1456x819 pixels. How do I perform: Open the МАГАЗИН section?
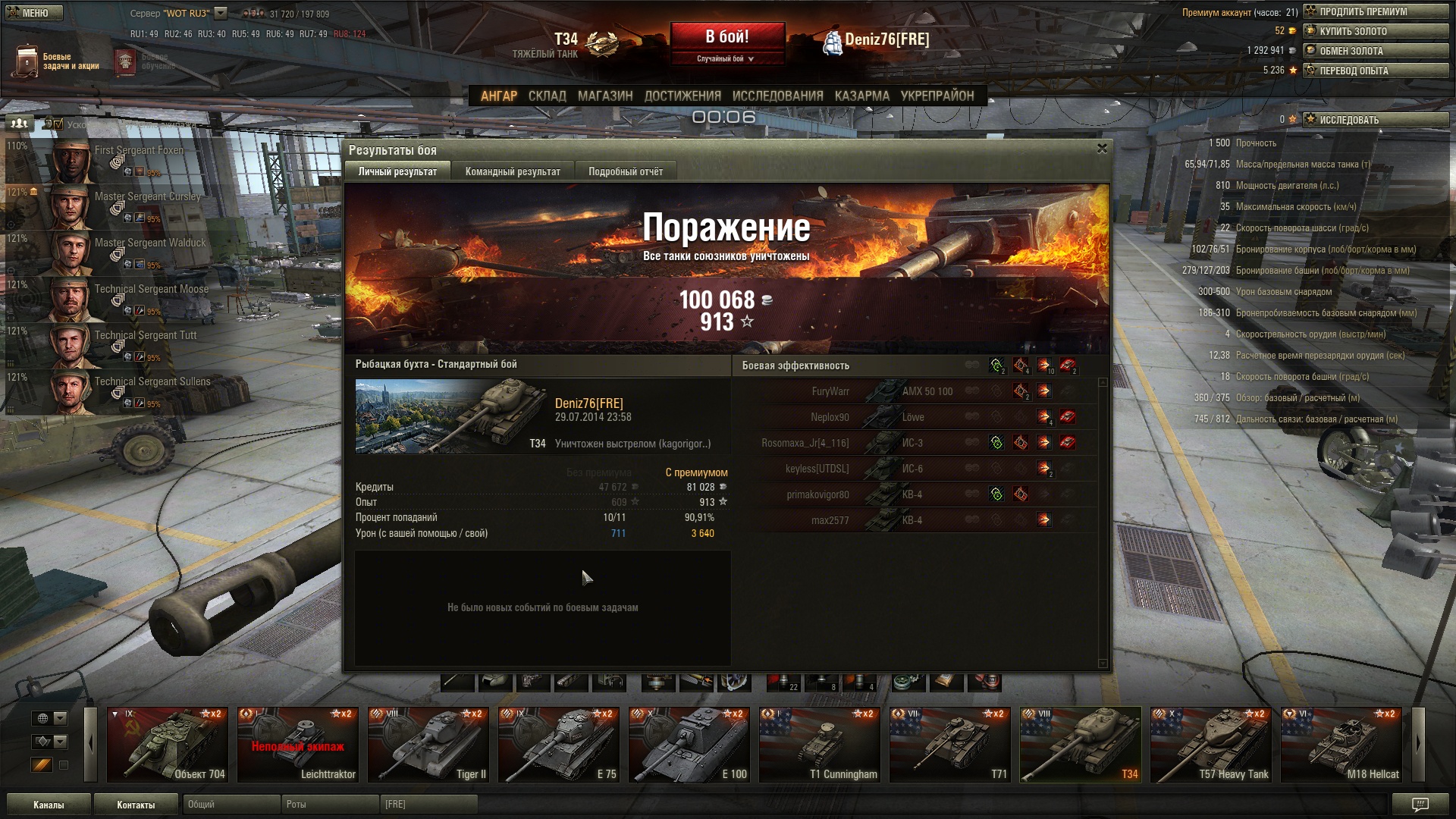(604, 96)
